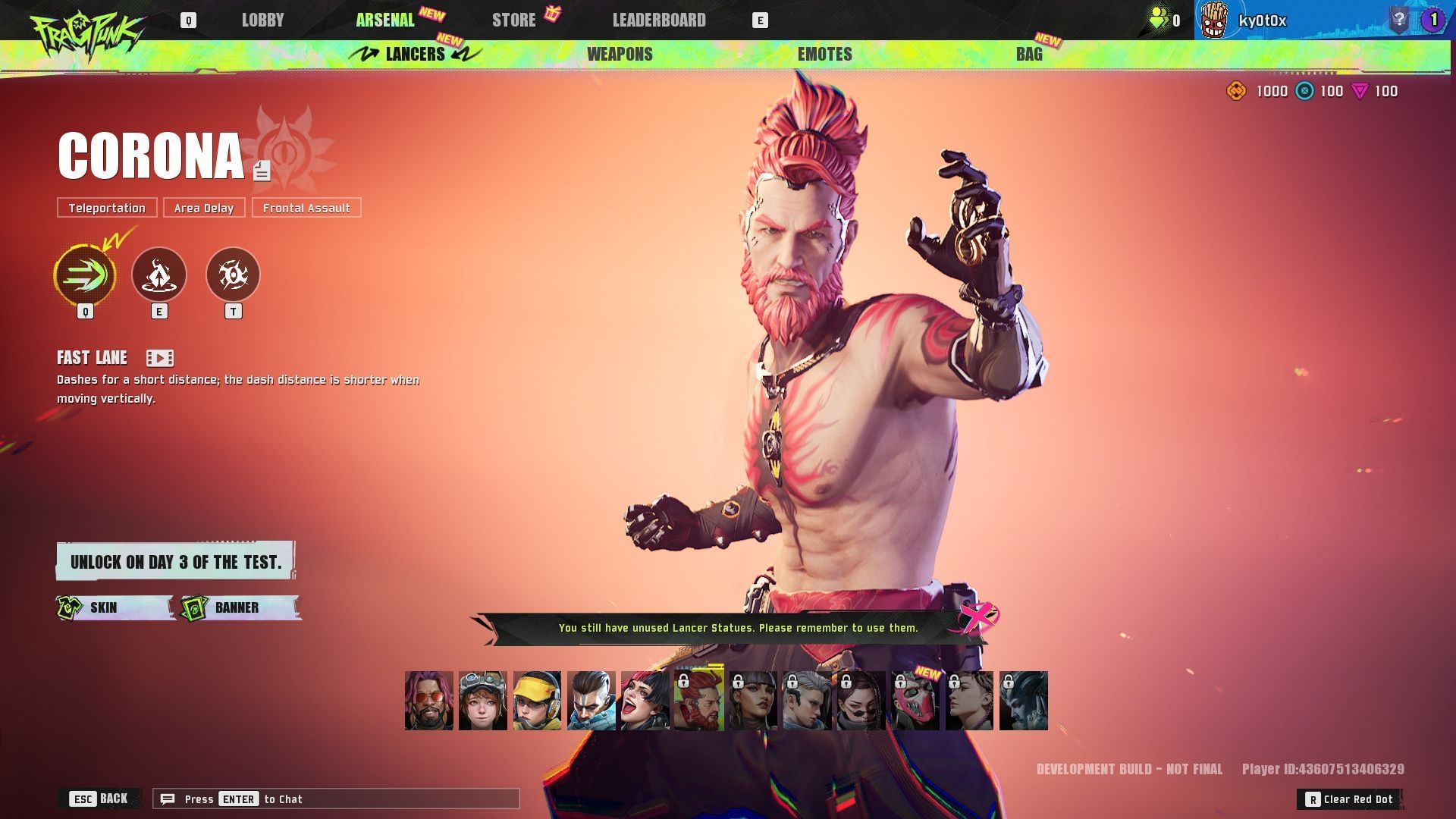Choose the lancer with yellow visor portrait
Viewport: 1456px width, 819px height.
537,701
